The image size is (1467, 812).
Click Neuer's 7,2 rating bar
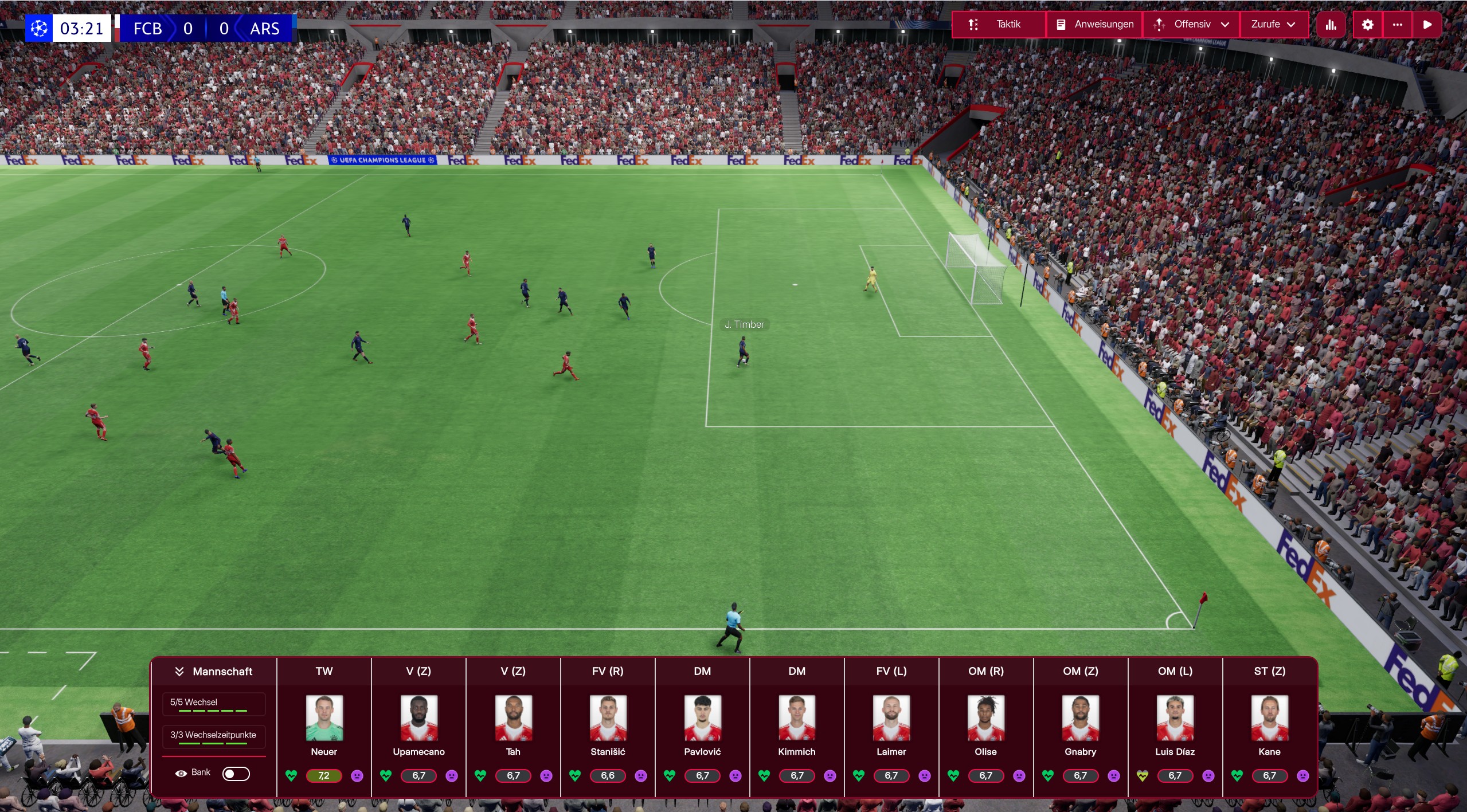[324, 776]
